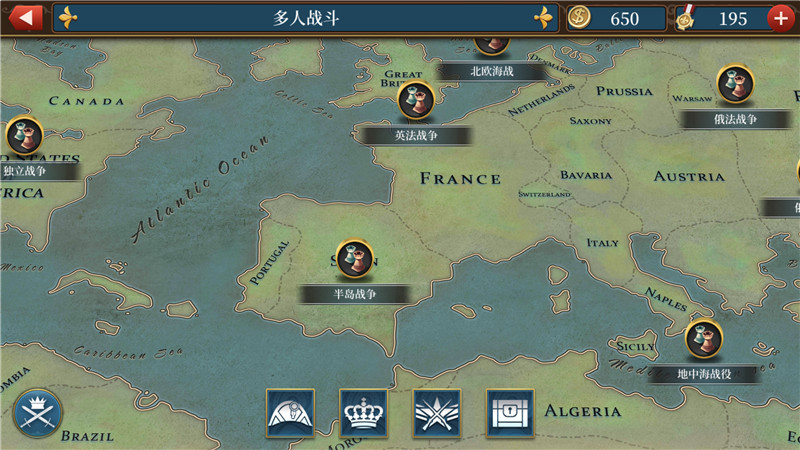This screenshot has height=450, width=800.
Task: Select the 俄法战争 battle marker
Action: click(x=734, y=84)
